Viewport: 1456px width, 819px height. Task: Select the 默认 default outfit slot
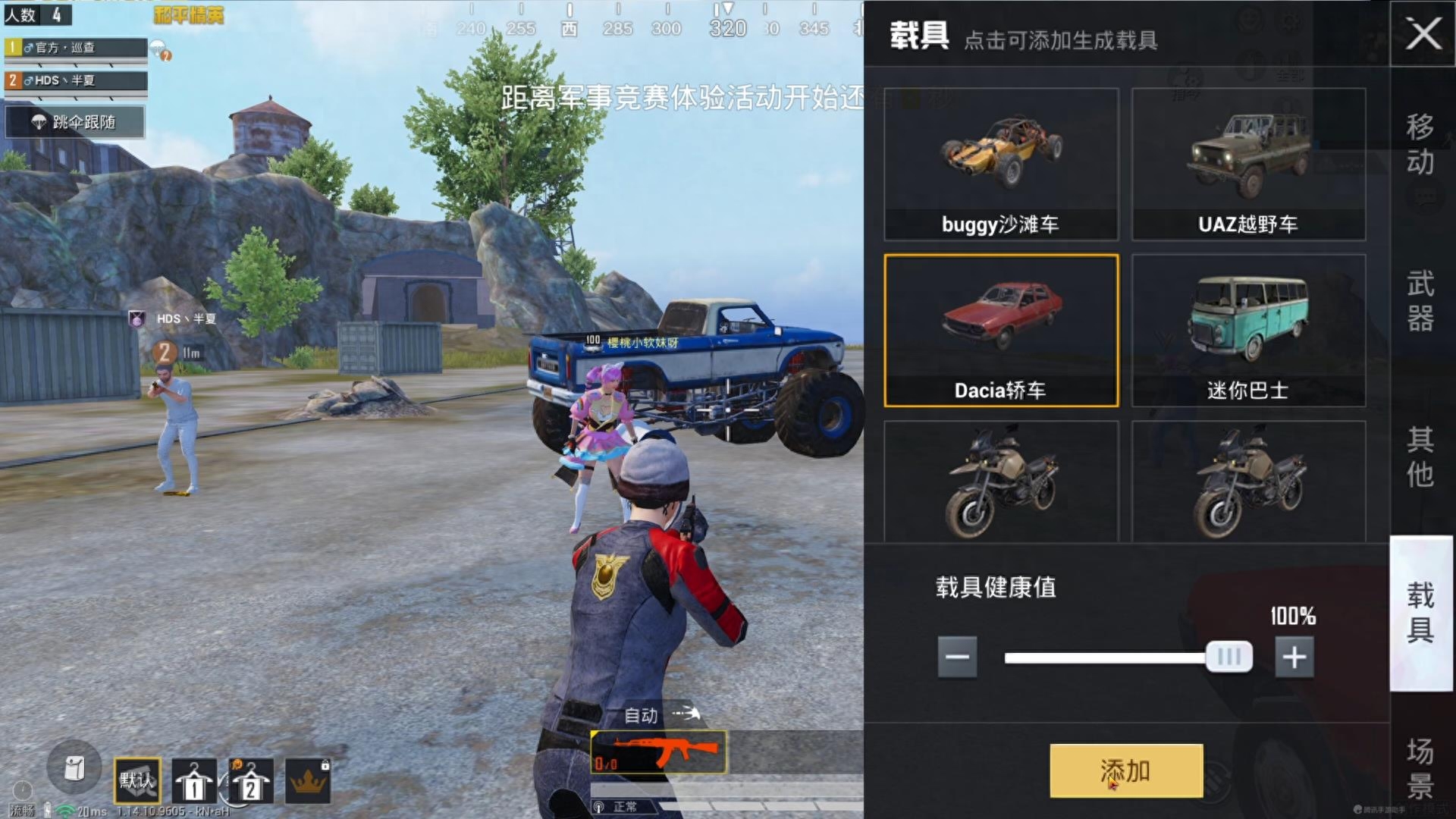coord(137,780)
